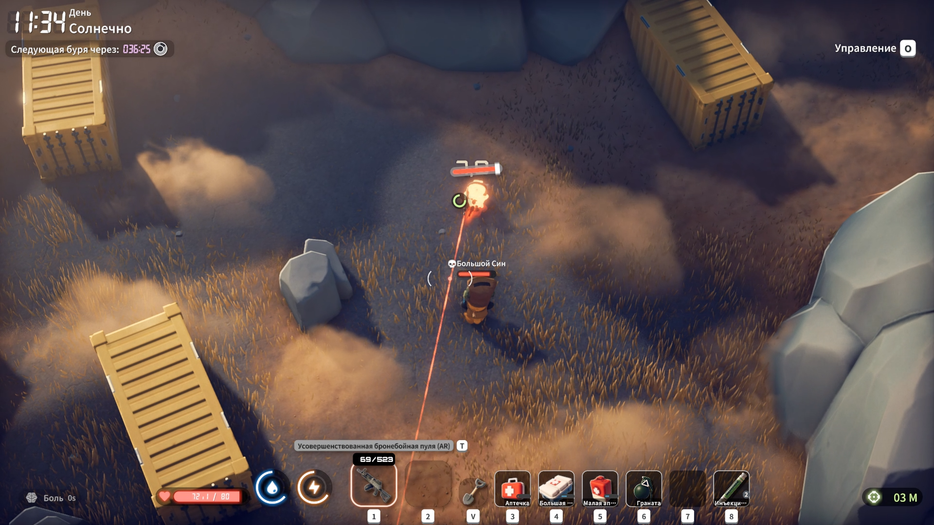Image resolution: width=934 pixels, height=525 pixels.
Task: Equip the Граната grenade slot
Action: (644, 488)
